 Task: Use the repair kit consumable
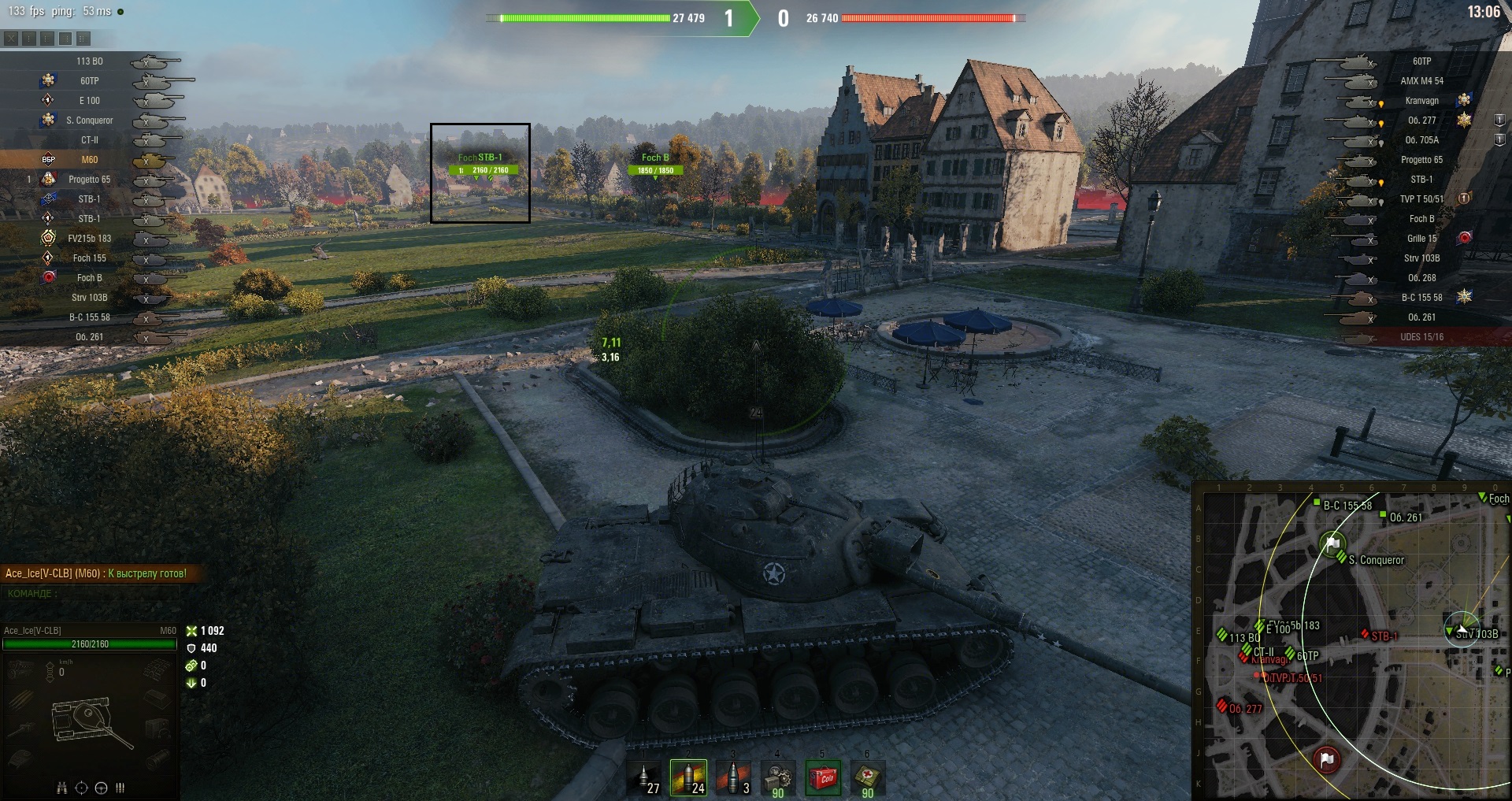pos(777,778)
